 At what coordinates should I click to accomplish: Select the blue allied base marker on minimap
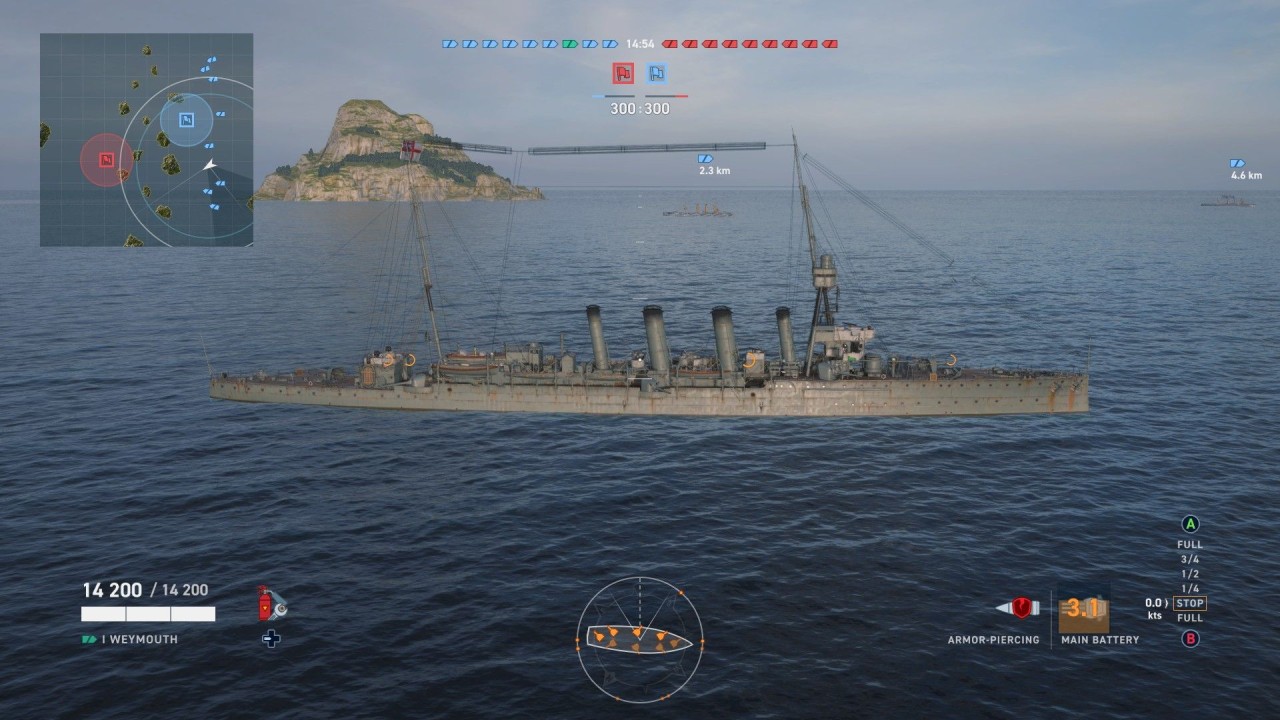coord(186,120)
